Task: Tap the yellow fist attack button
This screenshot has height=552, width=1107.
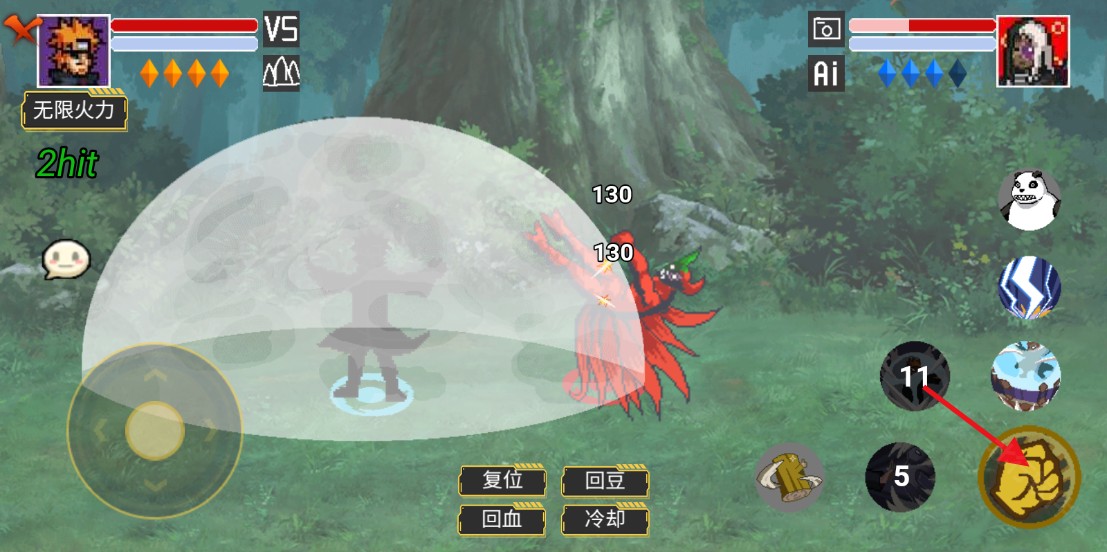Action: 1029,477
